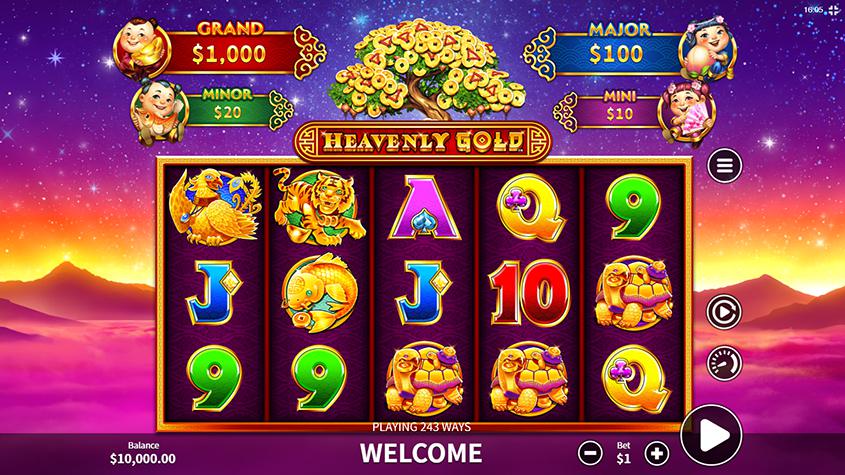Start autoplay with the circular play icon

pos(724,312)
